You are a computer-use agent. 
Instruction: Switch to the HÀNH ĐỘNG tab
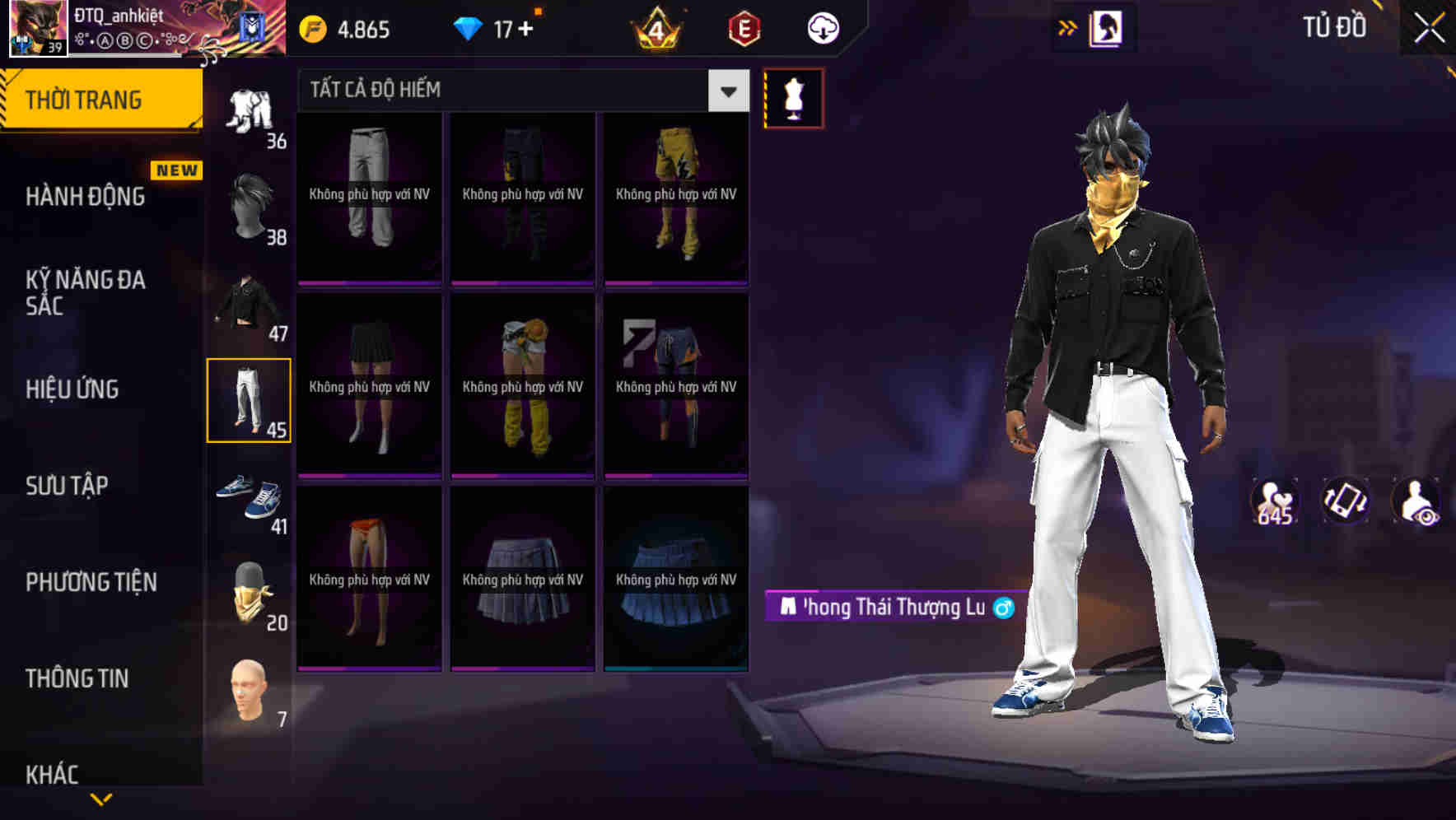pyautogui.click(x=85, y=196)
